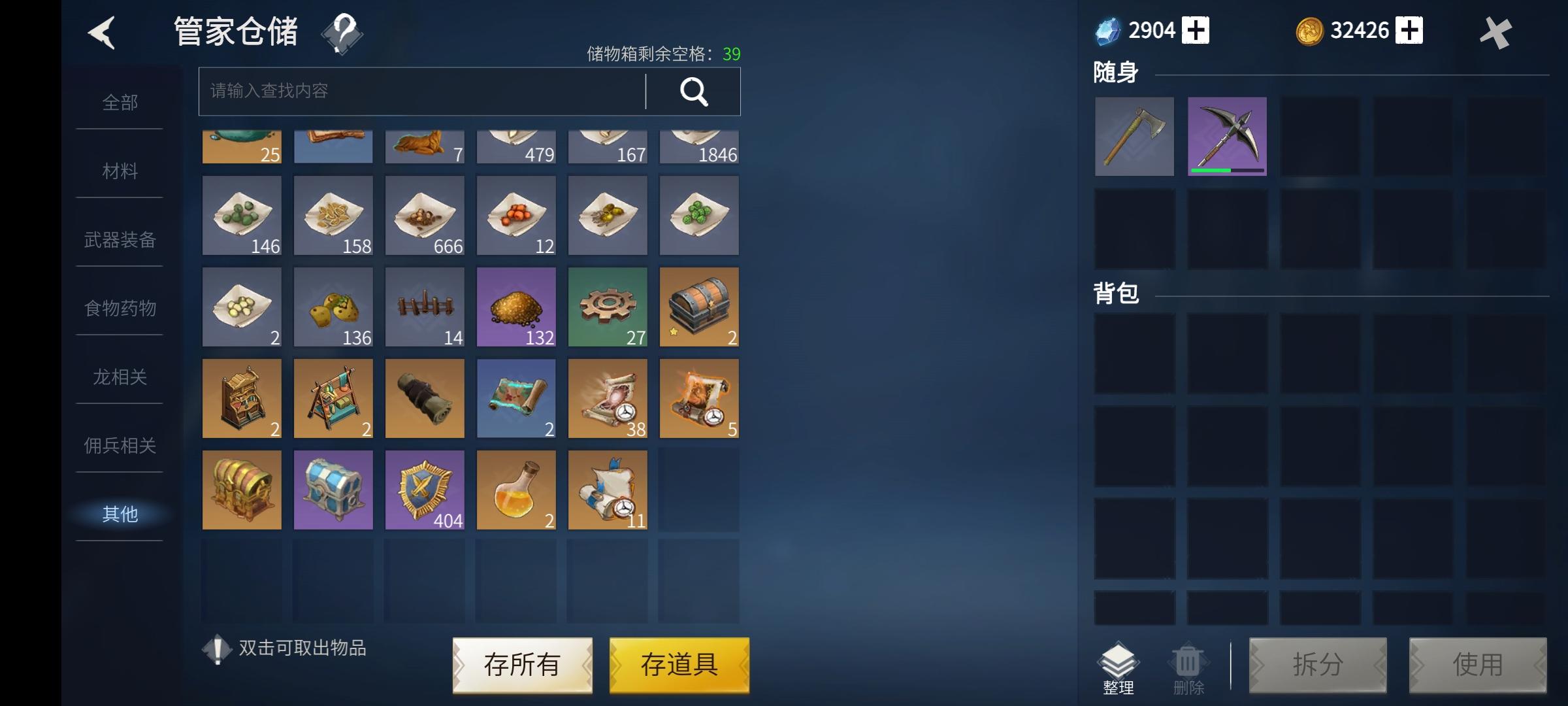Screen dimensions: 1568x706
Task: Click inside the item search field
Action: pos(418,92)
